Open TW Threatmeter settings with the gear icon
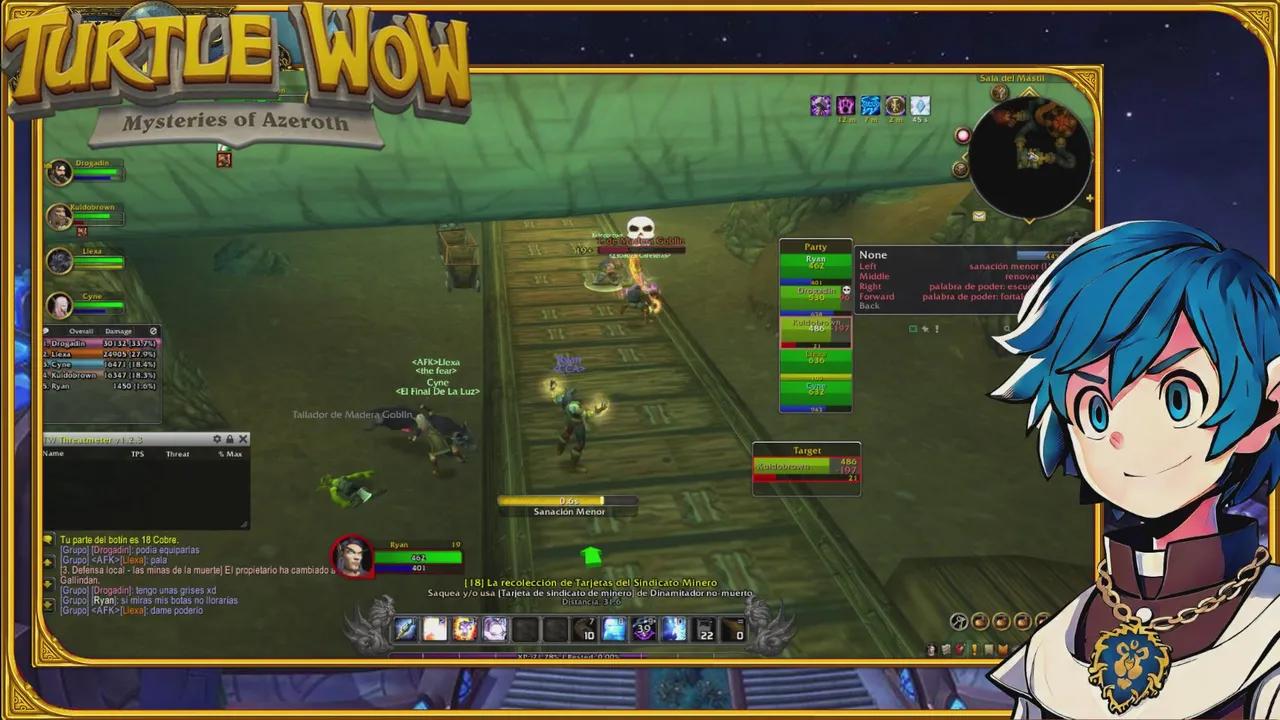 [217, 439]
